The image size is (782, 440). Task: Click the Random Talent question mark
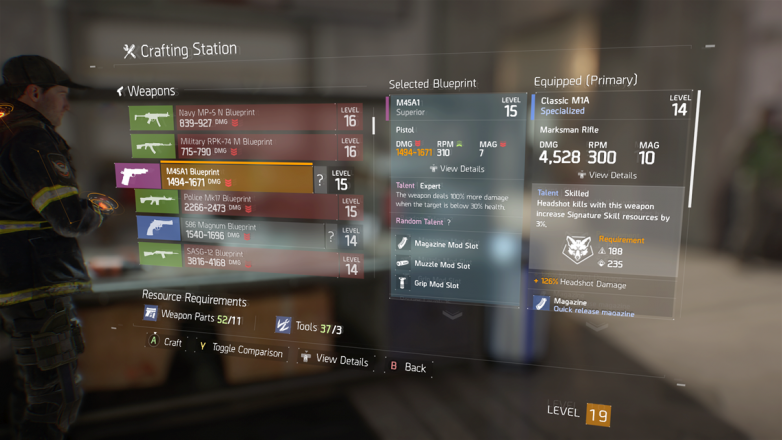[x=448, y=222]
